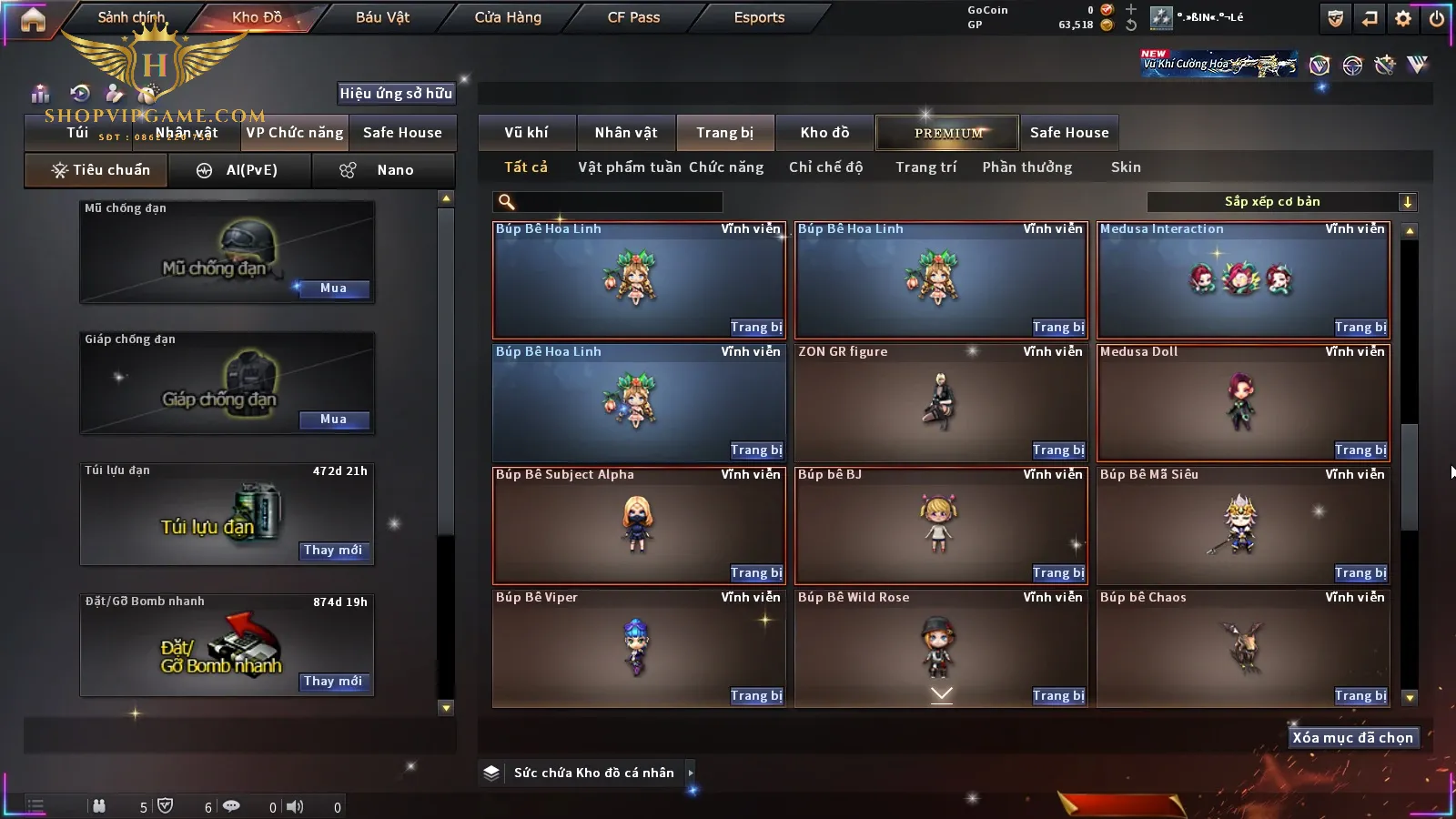Screen dimensions: 1456x819
Task: Equip the ZON GR figure
Action: pyautogui.click(x=1058, y=450)
